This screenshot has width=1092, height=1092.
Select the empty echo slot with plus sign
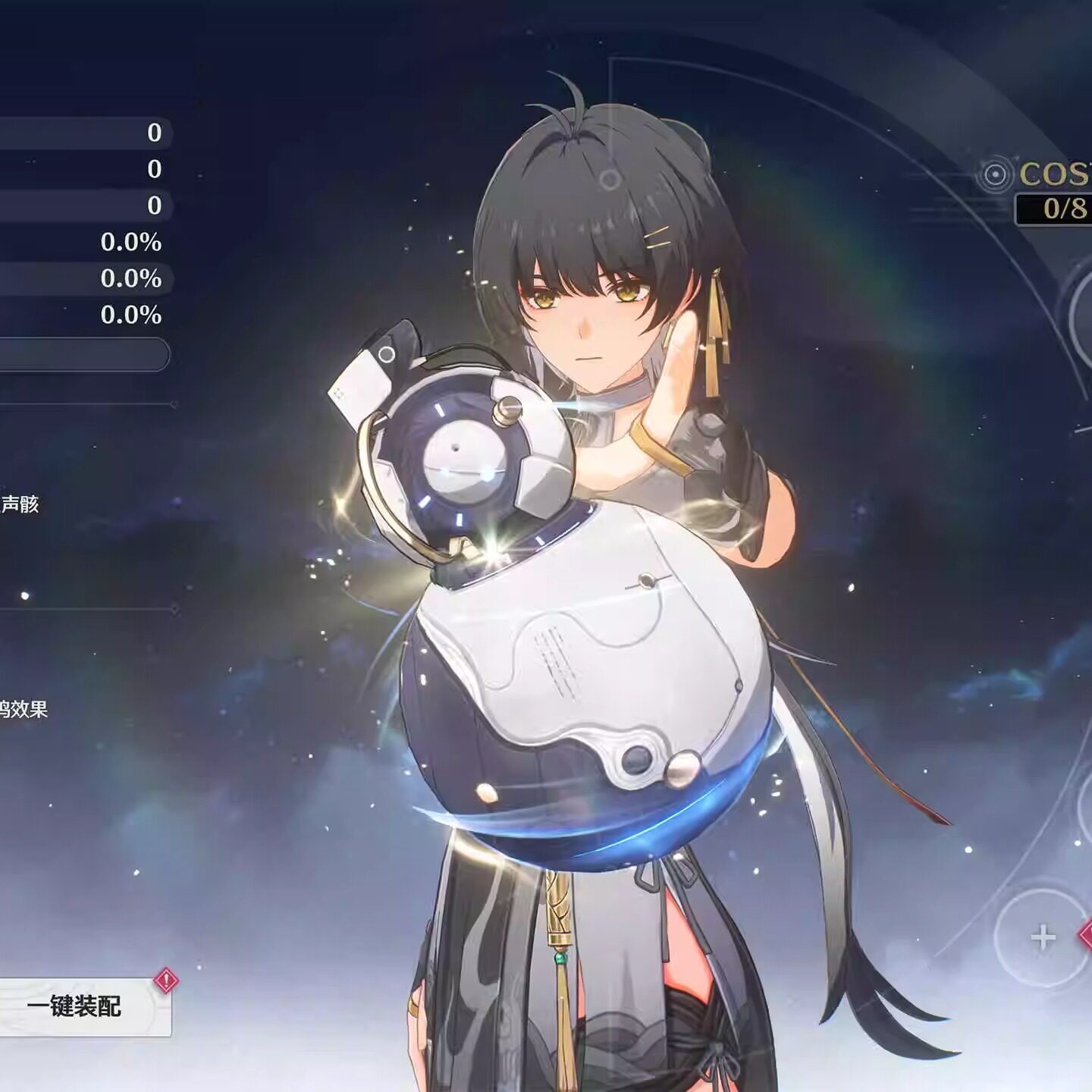[1043, 938]
